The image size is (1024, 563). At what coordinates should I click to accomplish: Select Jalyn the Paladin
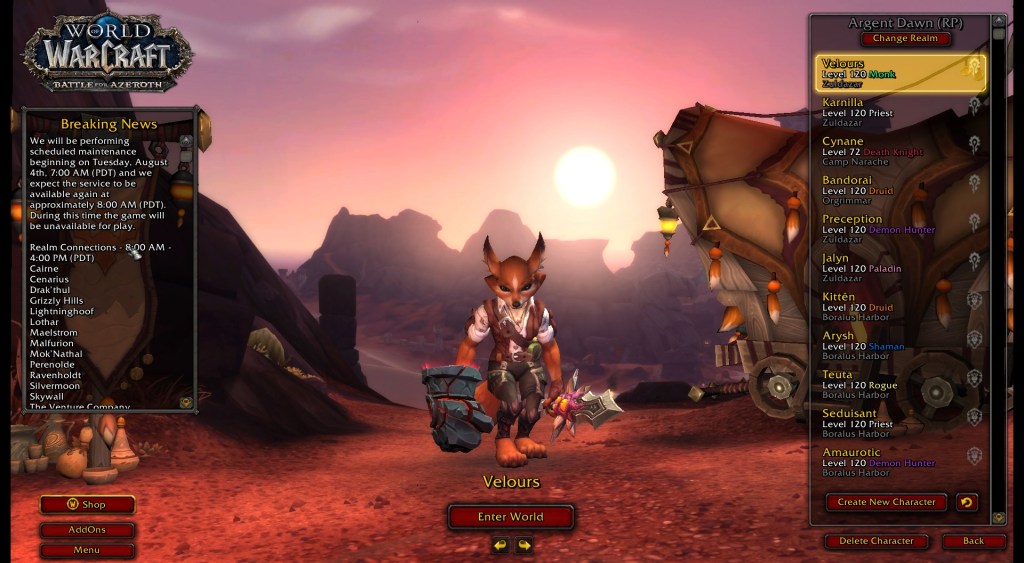[x=890, y=268]
